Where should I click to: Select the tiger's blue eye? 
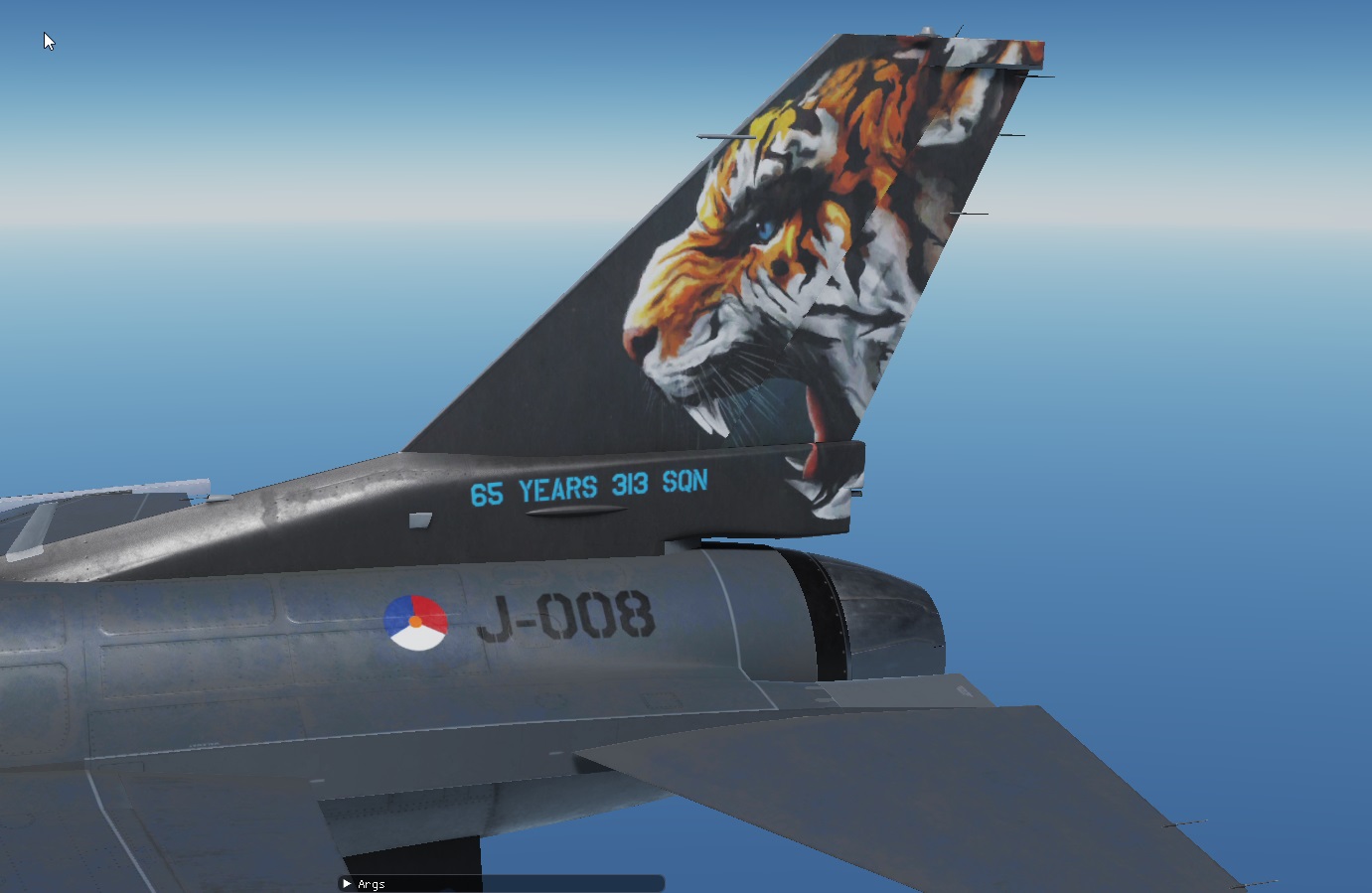tap(765, 228)
